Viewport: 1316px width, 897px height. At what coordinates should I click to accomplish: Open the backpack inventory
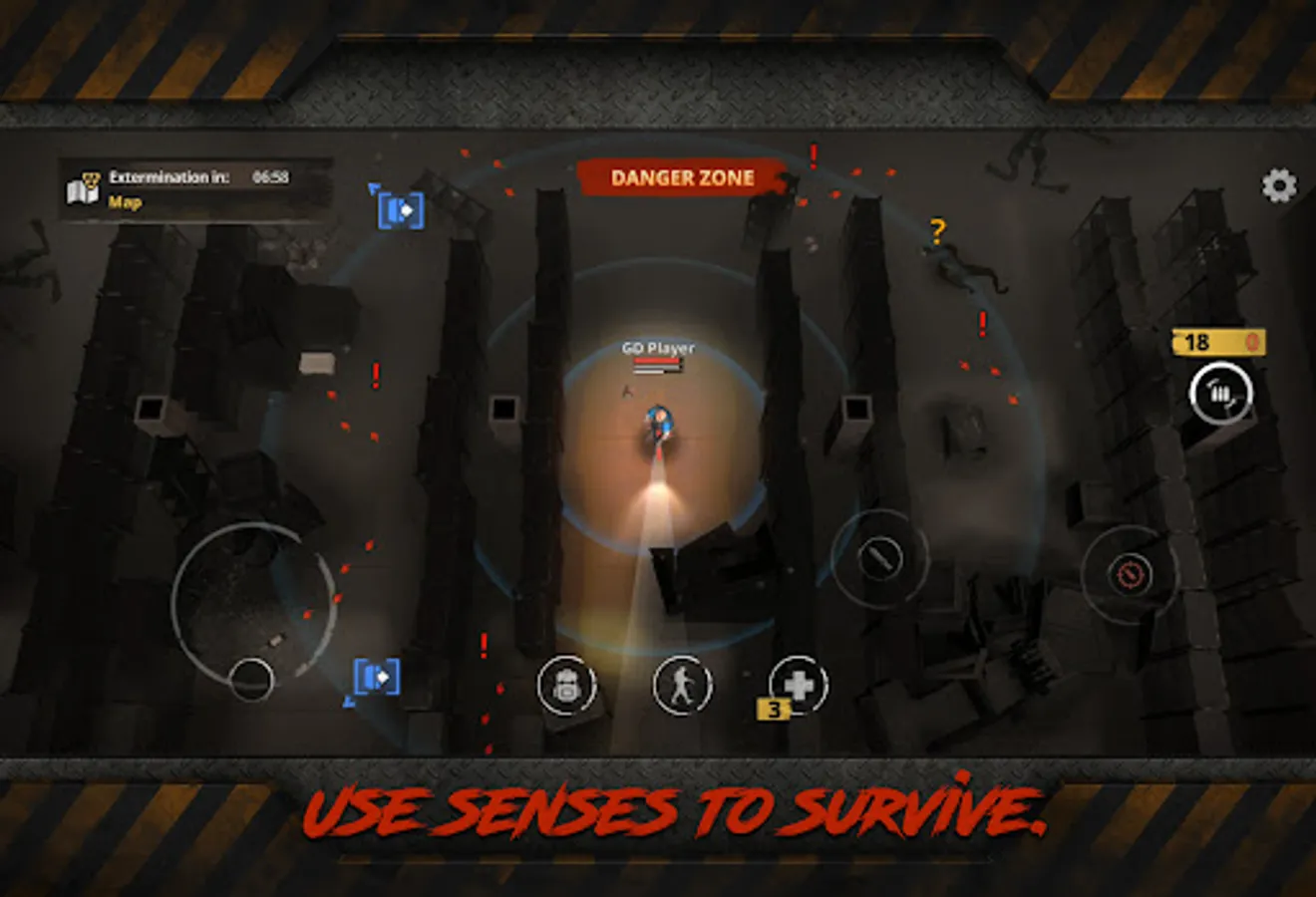point(566,687)
